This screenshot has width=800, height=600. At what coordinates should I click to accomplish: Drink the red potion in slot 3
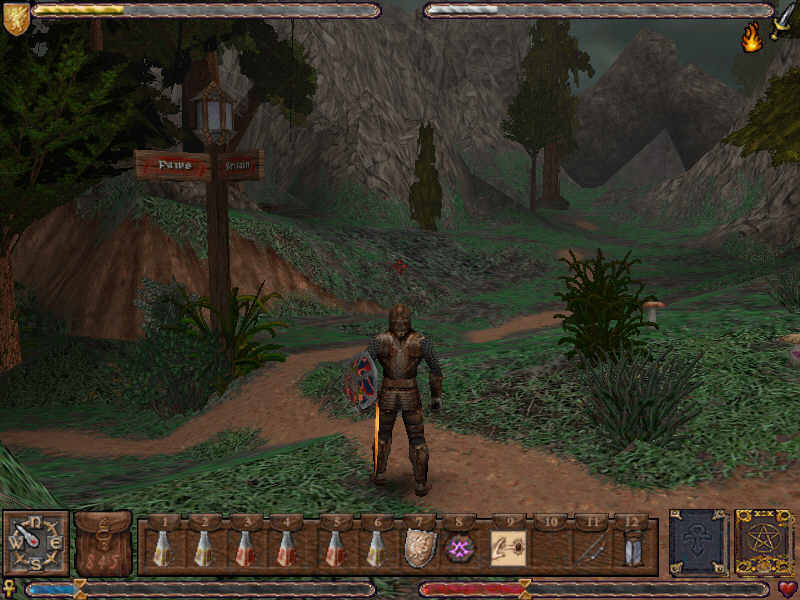point(245,548)
